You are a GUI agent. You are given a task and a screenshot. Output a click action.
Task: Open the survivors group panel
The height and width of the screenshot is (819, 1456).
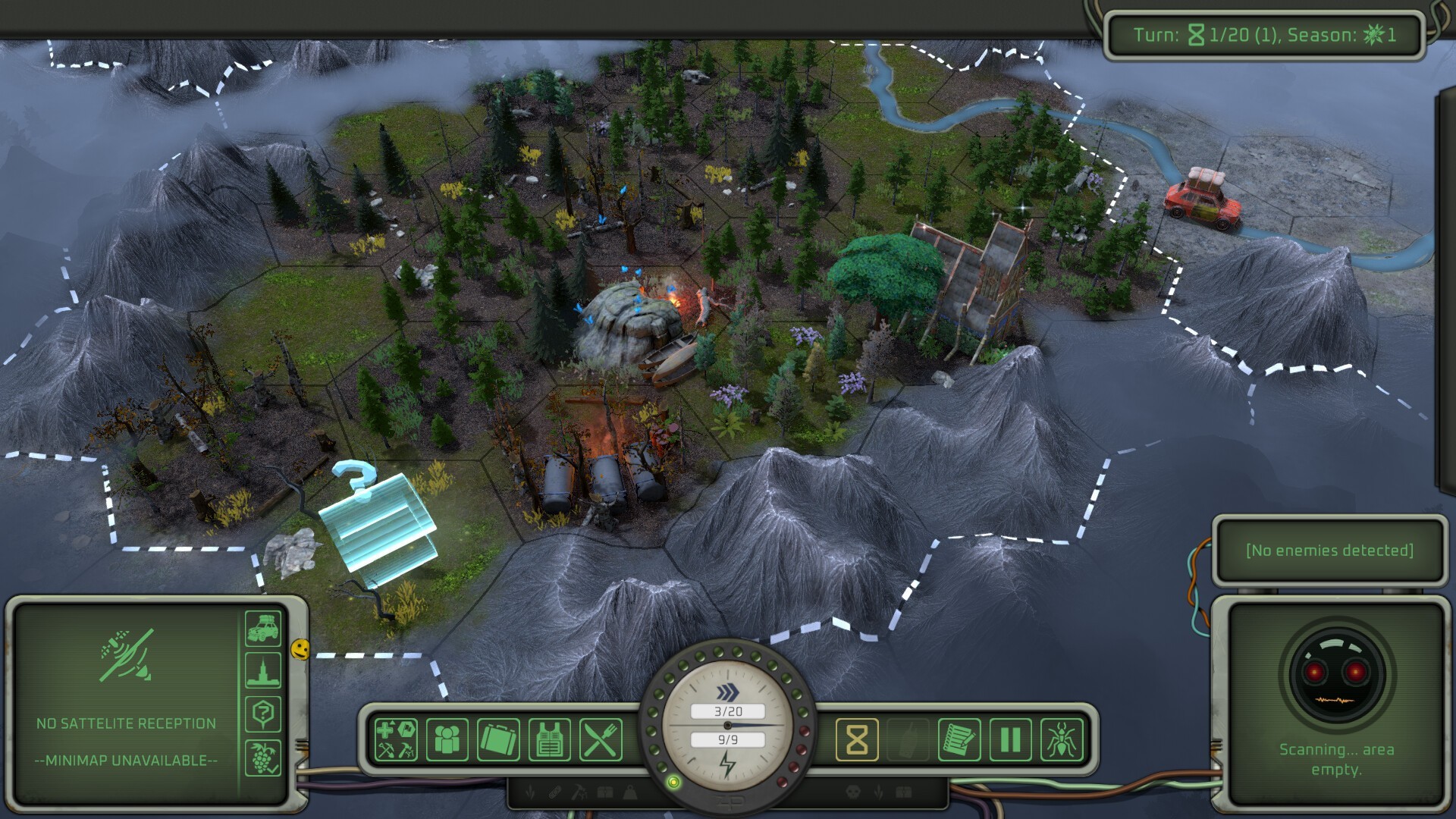point(447,739)
